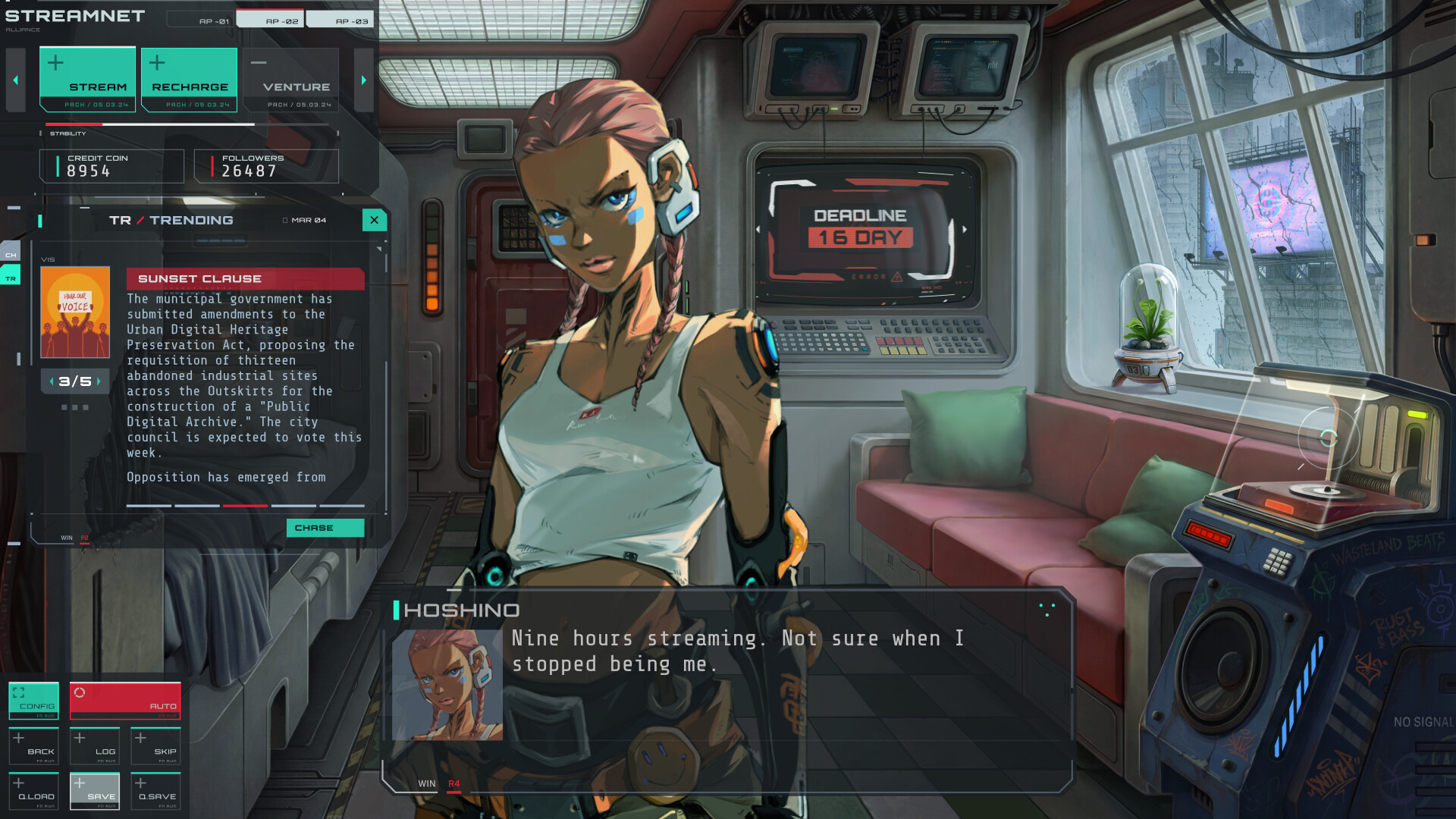
Task: Chase the Sunset Clause trending topic
Action: click(x=325, y=528)
